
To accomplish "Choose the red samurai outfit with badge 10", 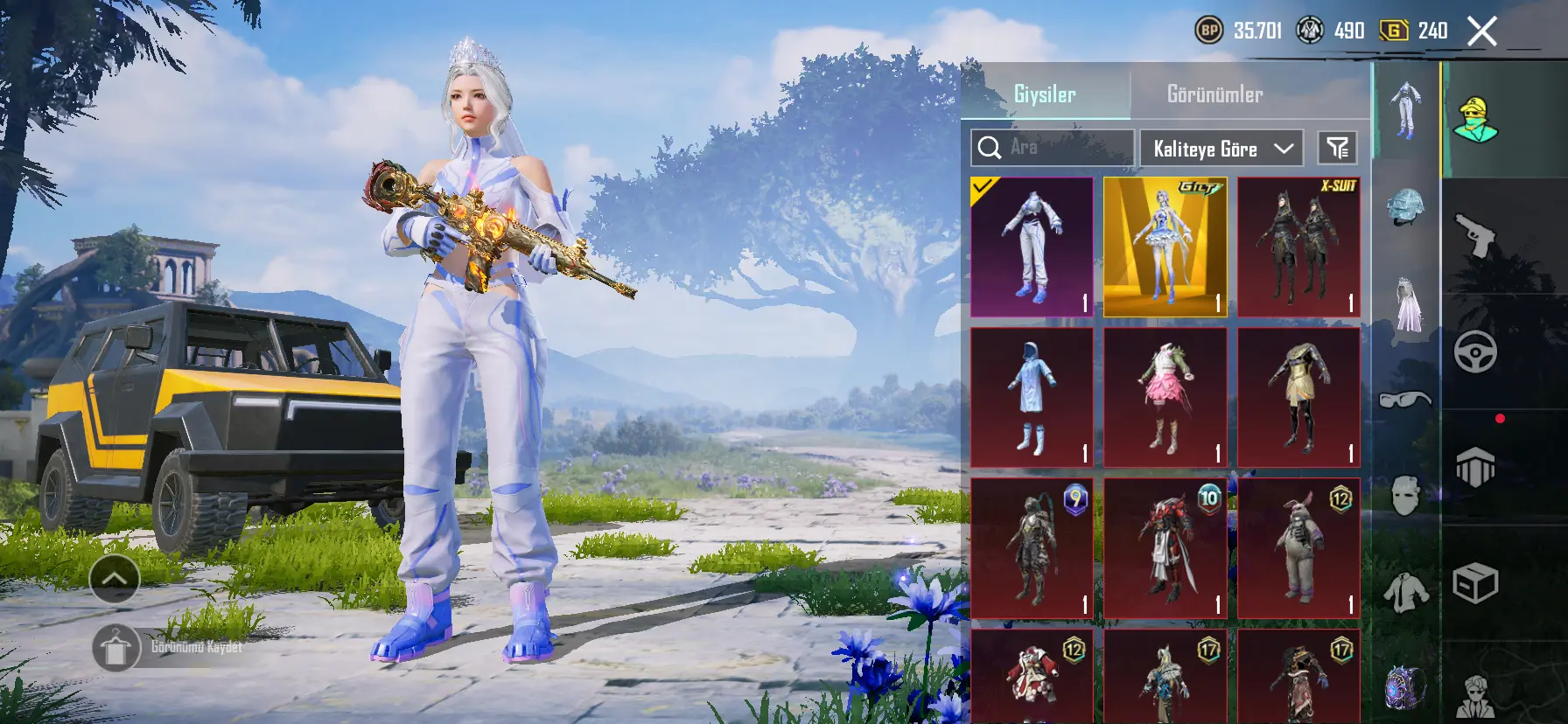I will point(1165,547).
